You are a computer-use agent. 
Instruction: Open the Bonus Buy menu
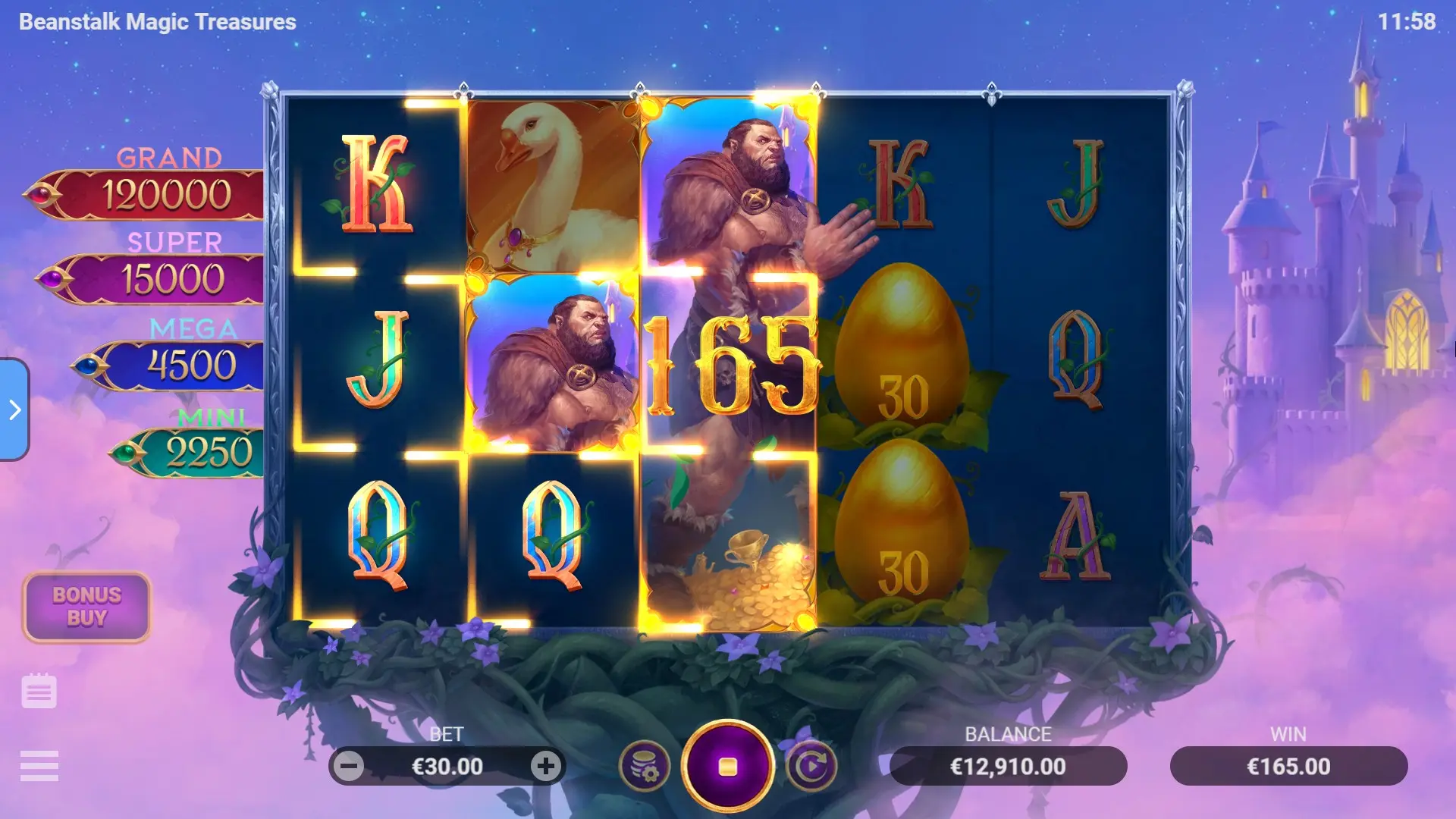(86, 607)
